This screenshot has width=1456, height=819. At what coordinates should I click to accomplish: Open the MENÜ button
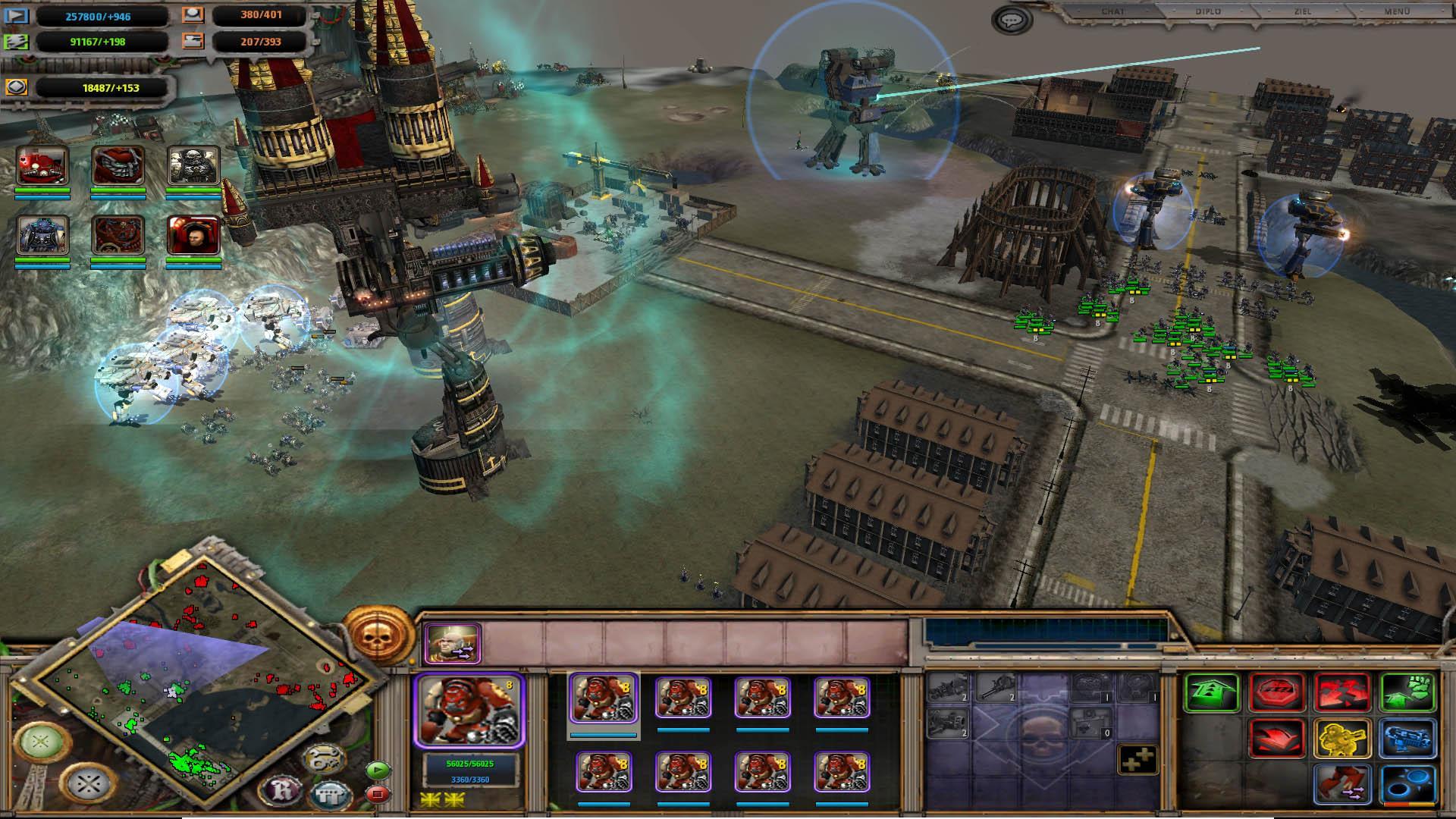[x=1397, y=12]
